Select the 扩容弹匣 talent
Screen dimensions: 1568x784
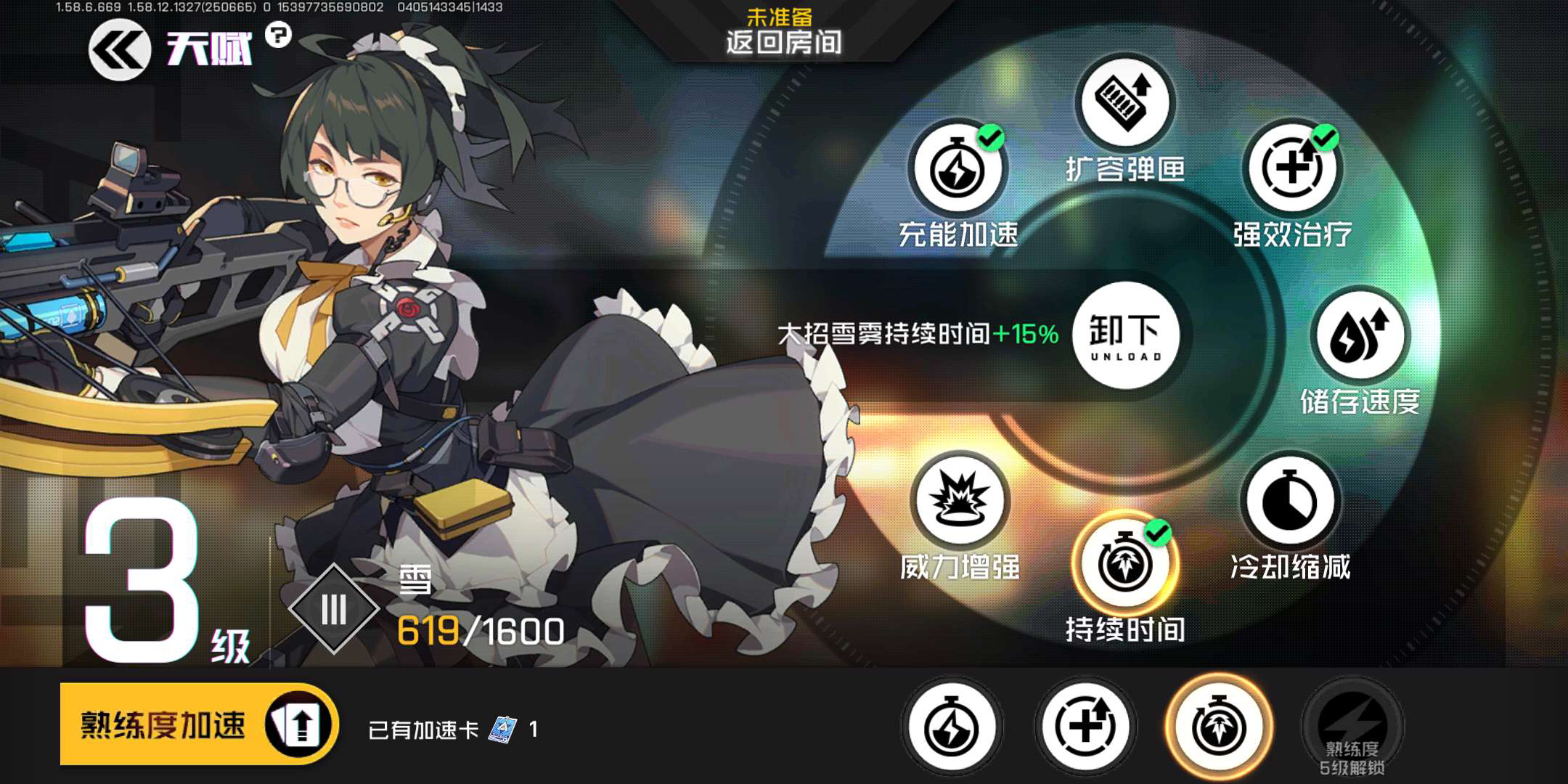coord(1124,102)
